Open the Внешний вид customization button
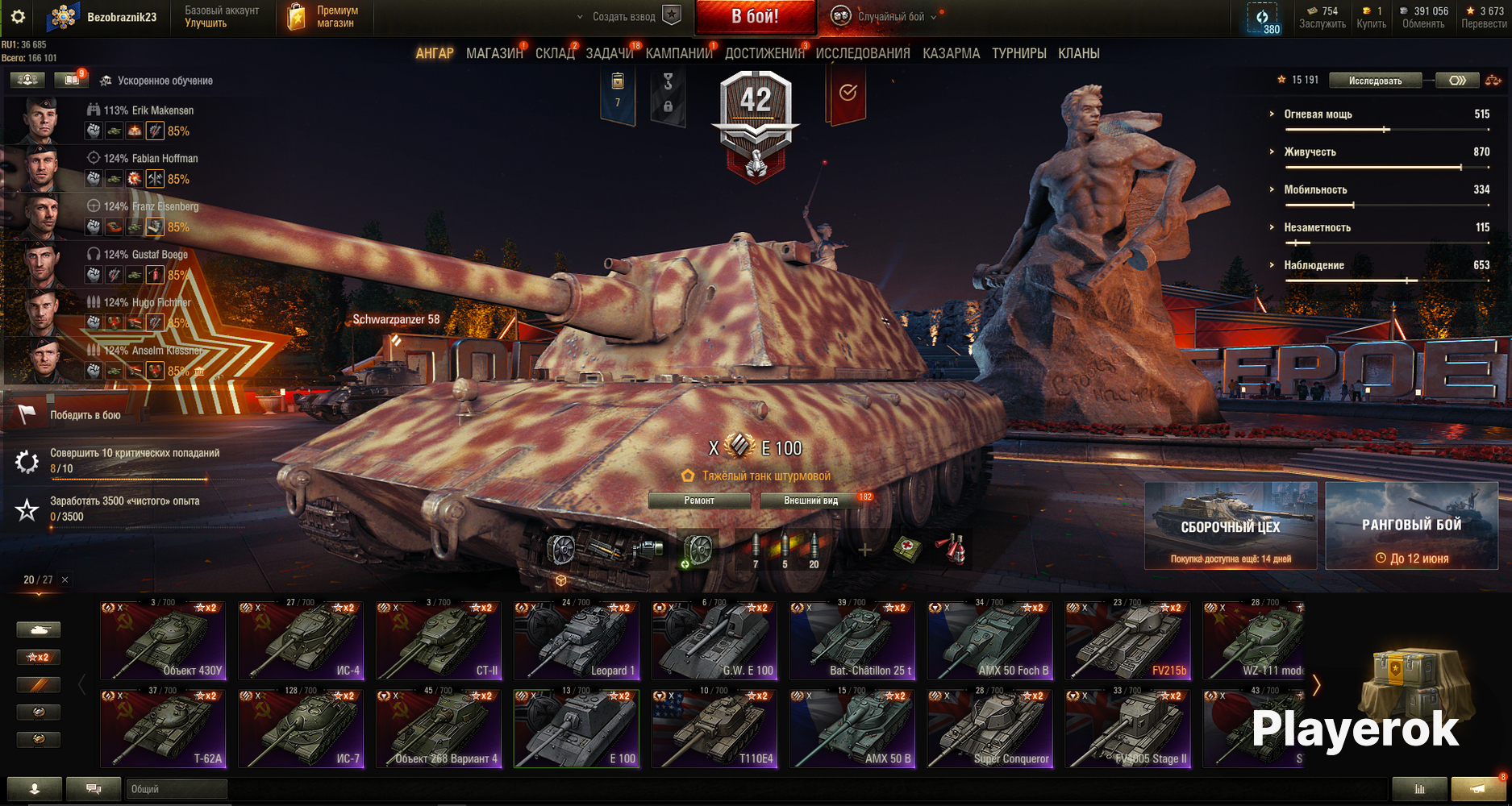 coord(811,501)
